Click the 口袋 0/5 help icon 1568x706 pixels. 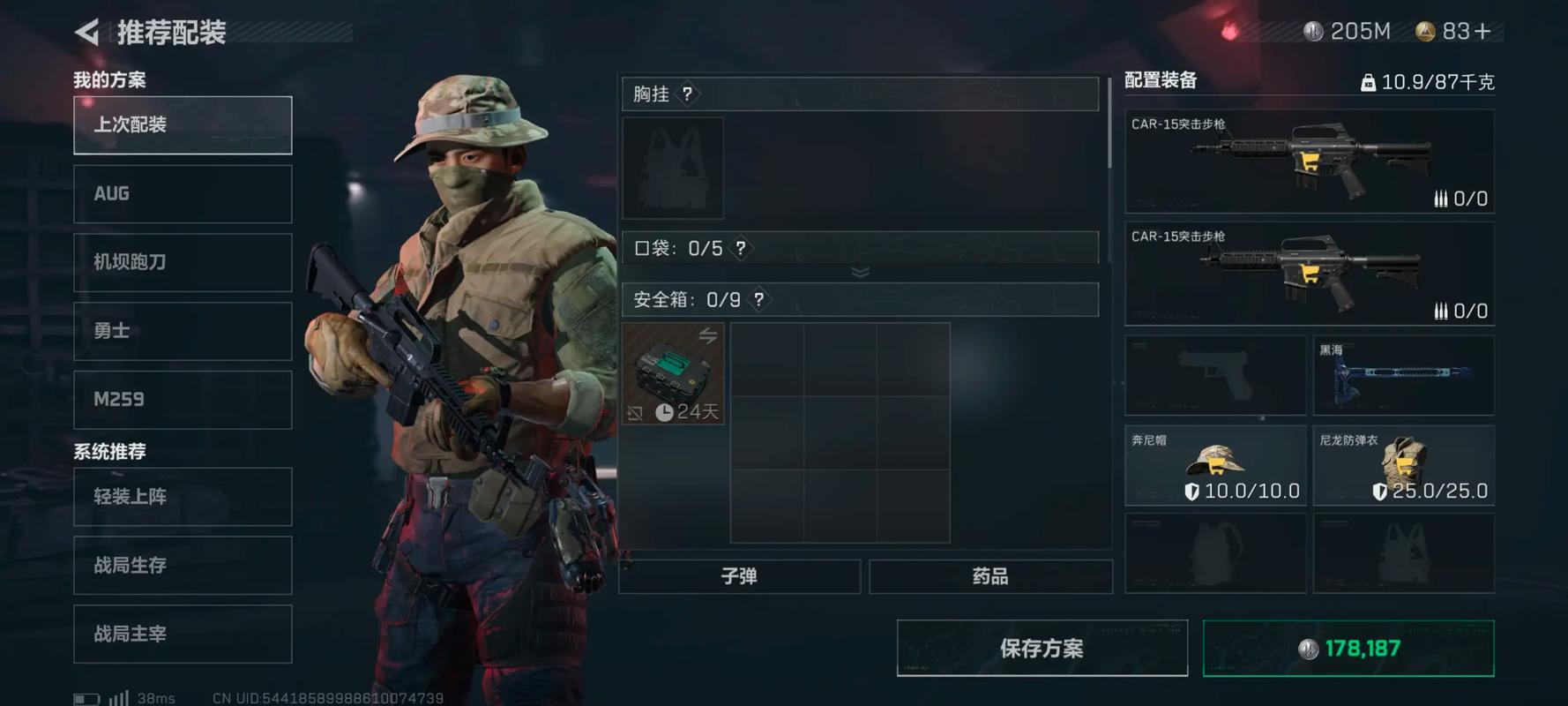point(742,249)
